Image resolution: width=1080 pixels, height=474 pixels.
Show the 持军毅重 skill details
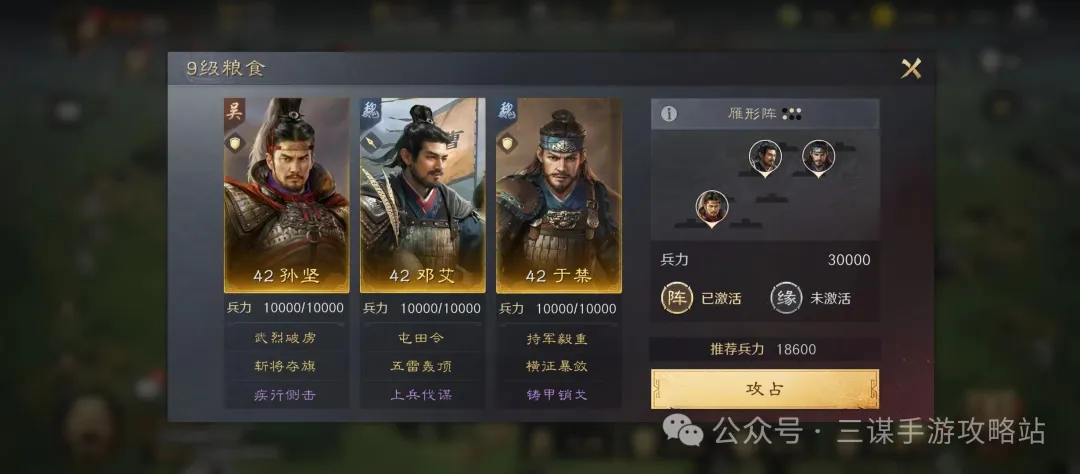pyautogui.click(x=558, y=338)
